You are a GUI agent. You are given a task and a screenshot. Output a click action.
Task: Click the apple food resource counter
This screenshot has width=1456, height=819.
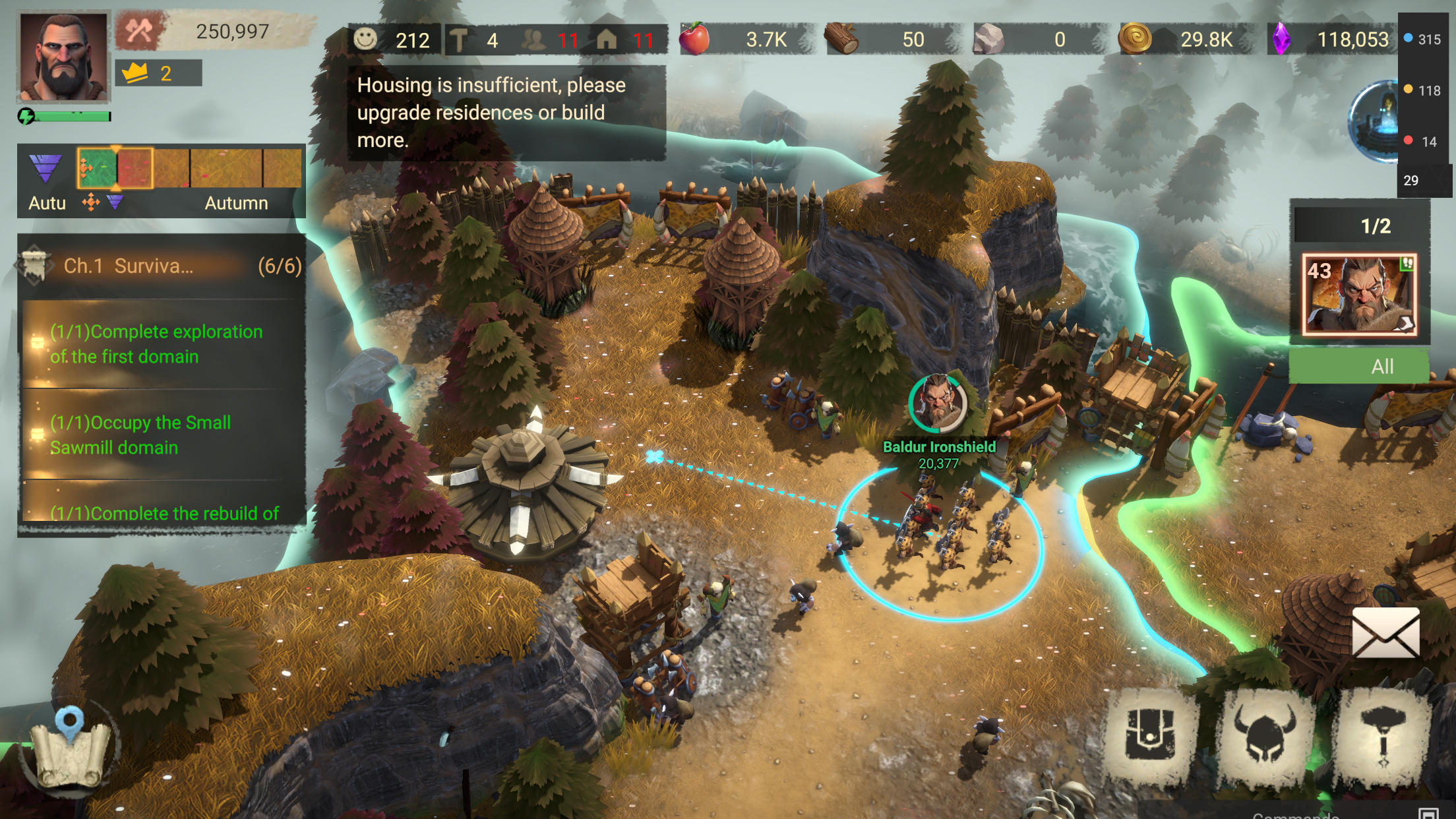pyautogui.click(x=742, y=40)
